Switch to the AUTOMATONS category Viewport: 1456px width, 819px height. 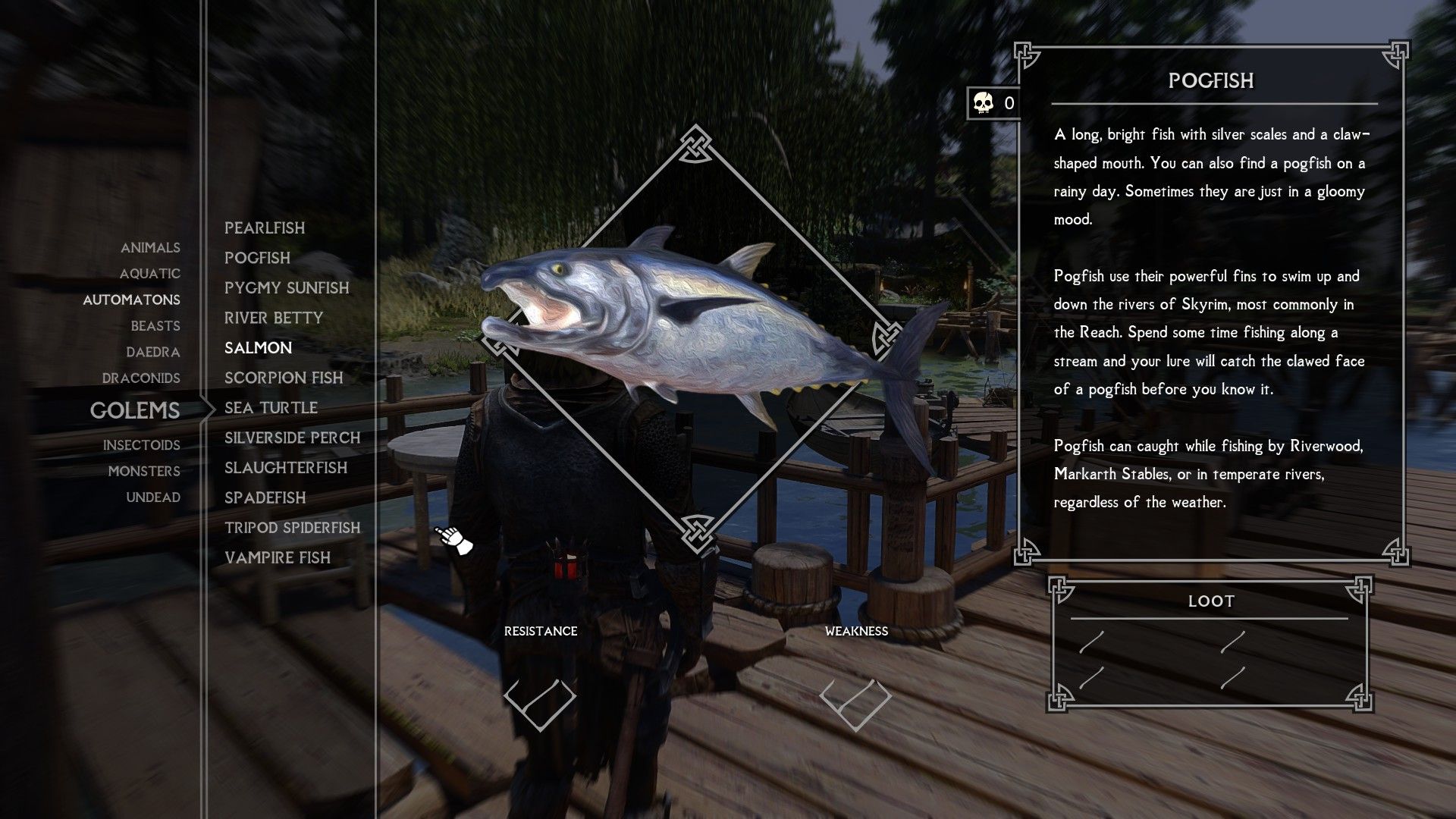[x=131, y=300]
